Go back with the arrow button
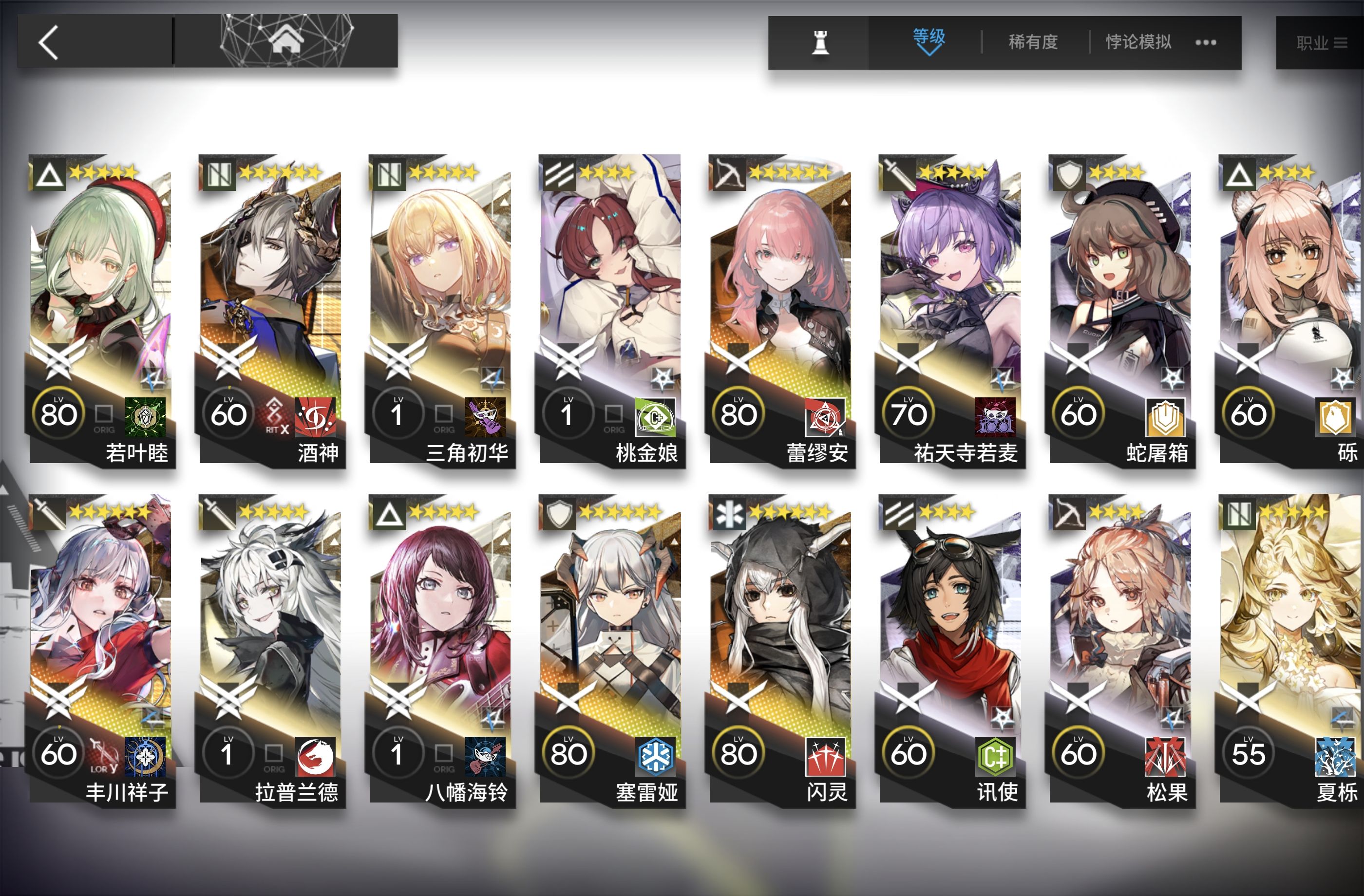 [x=49, y=42]
